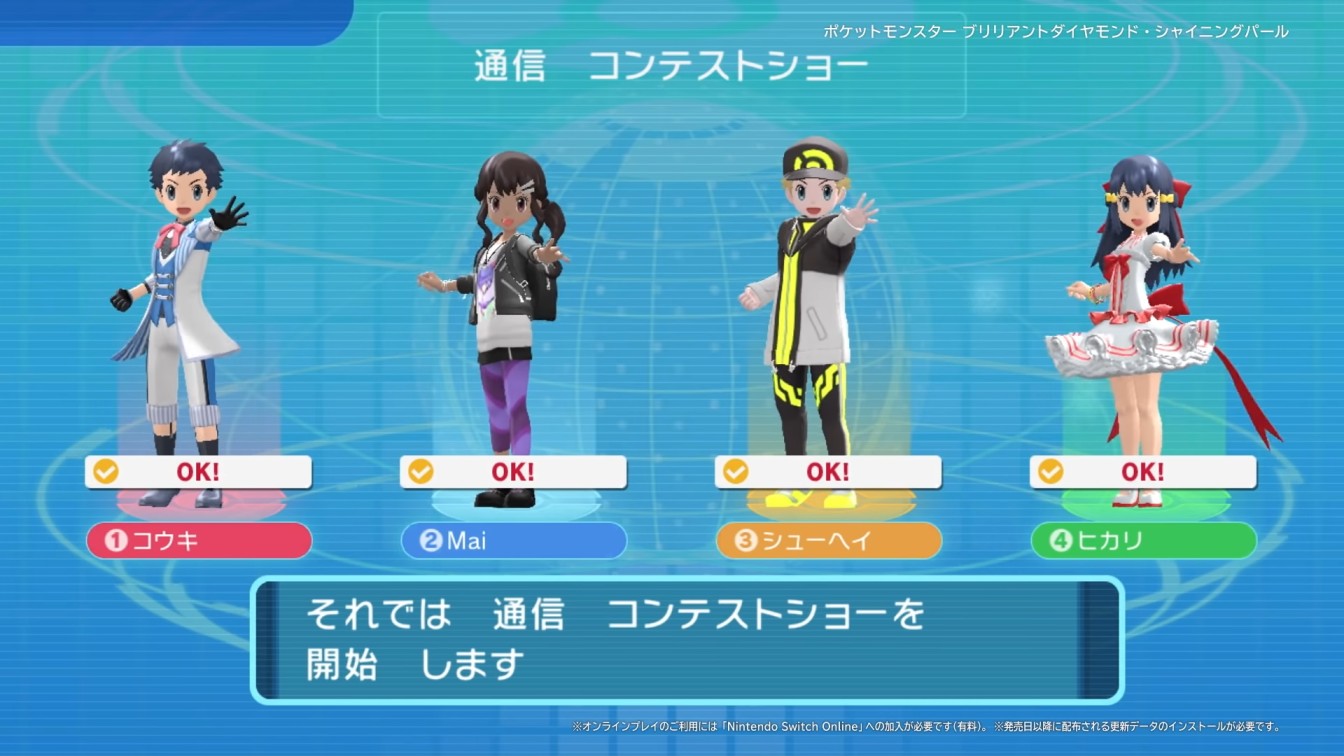
Task: Click the check icon above シューヘイ
Action: pos(737,471)
